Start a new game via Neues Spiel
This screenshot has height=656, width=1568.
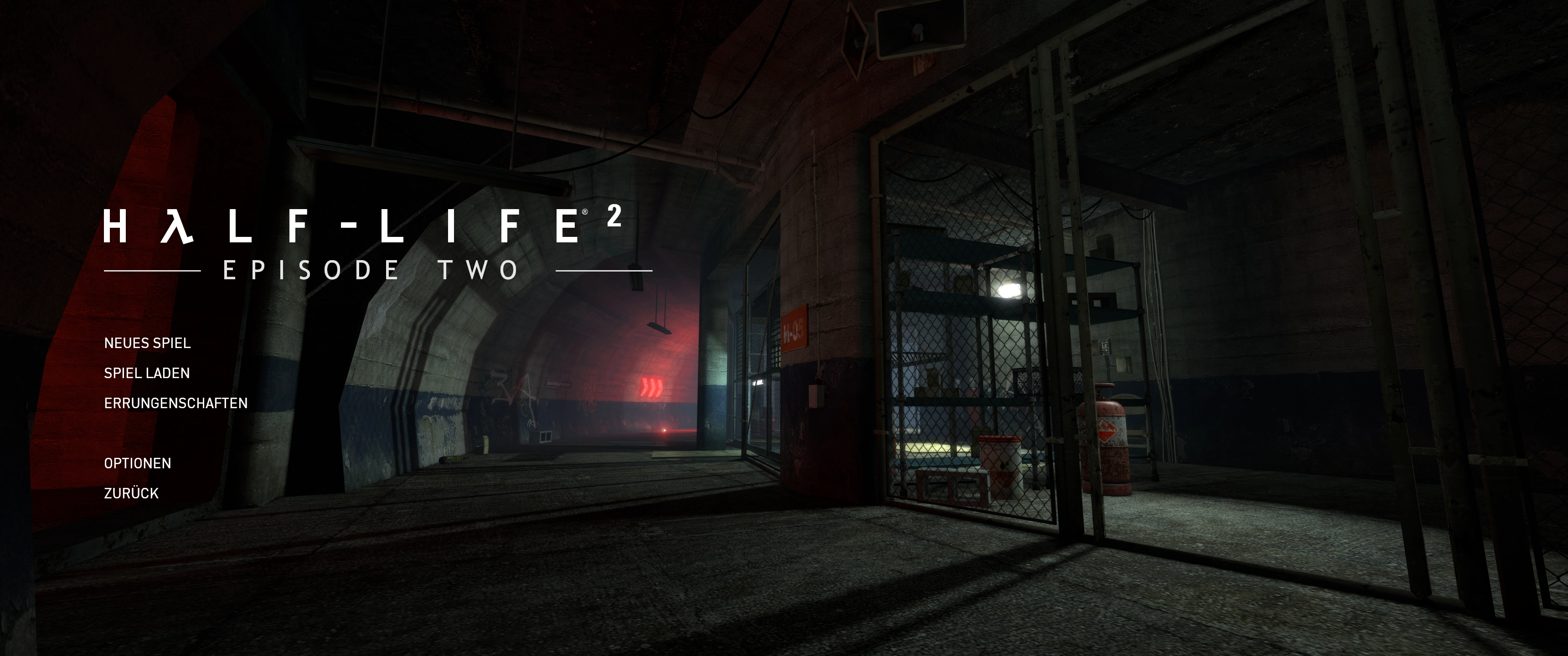pyautogui.click(x=147, y=343)
